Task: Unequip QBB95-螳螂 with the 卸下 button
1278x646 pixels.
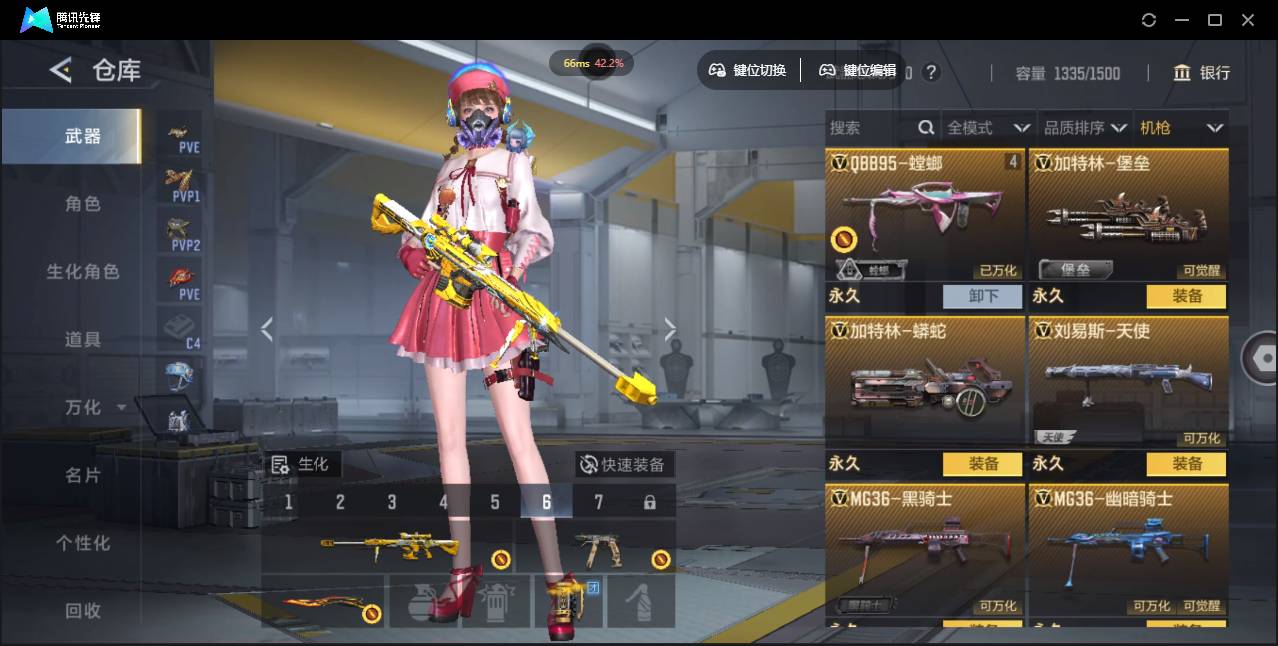Action: [x=982, y=296]
